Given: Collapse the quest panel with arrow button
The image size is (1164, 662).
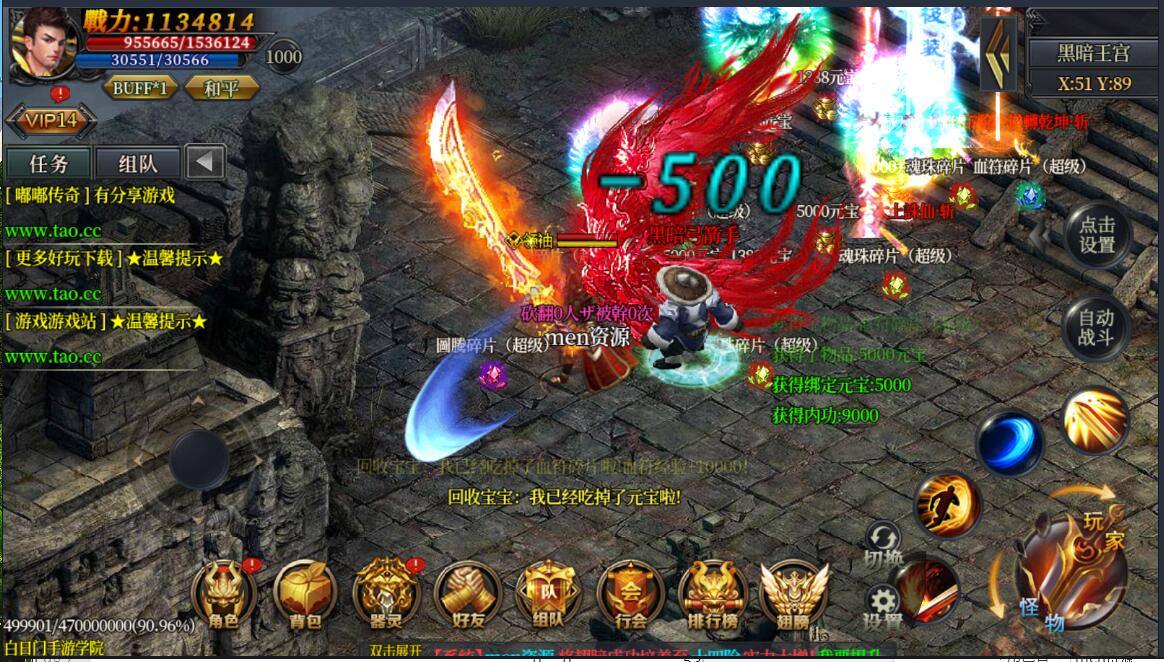Looking at the screenshot, I should [x=205, y=163].
